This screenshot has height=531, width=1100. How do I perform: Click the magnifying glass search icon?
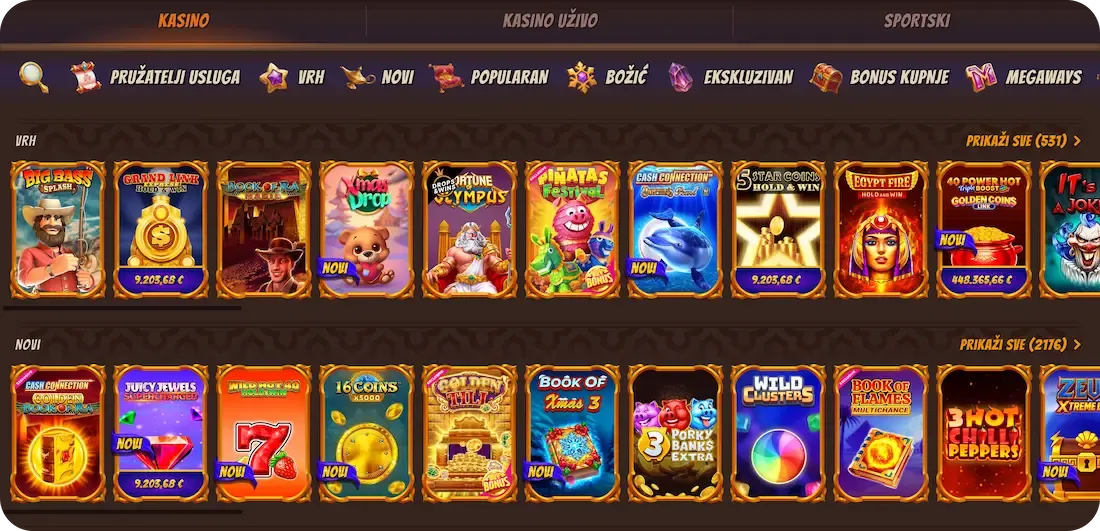coord(33,77)
